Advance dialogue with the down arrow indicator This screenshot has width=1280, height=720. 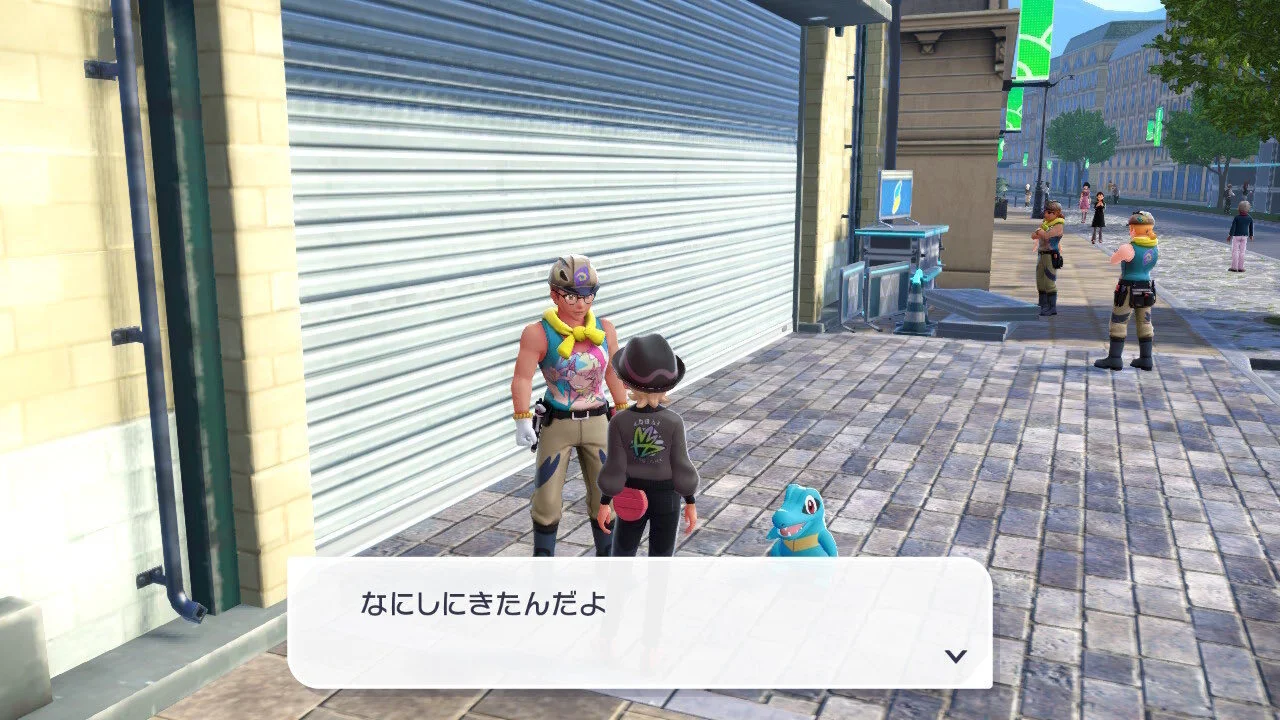point(956,656)
